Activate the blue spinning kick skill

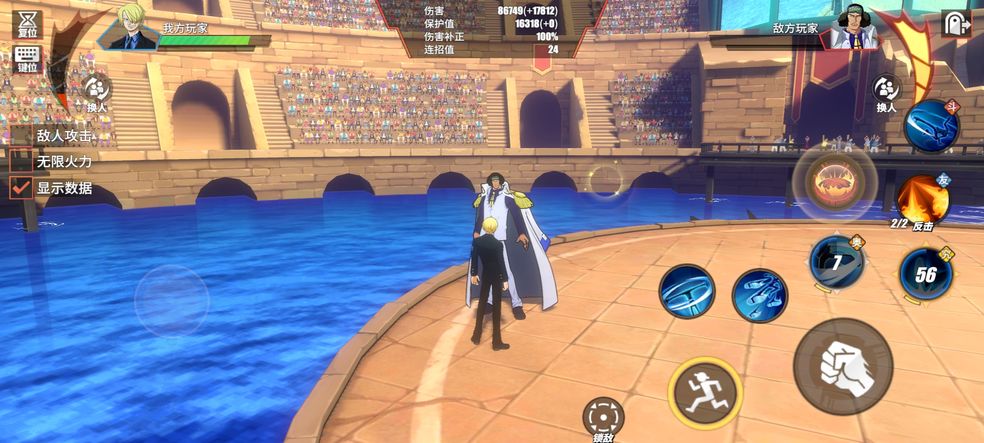point(687,292)
